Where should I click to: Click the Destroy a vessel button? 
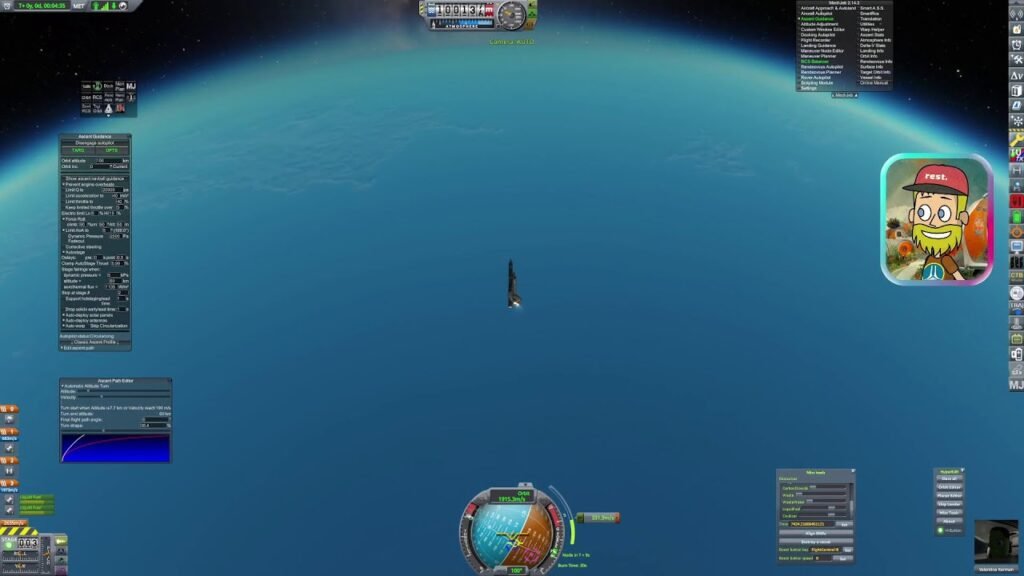pos(815,542)
